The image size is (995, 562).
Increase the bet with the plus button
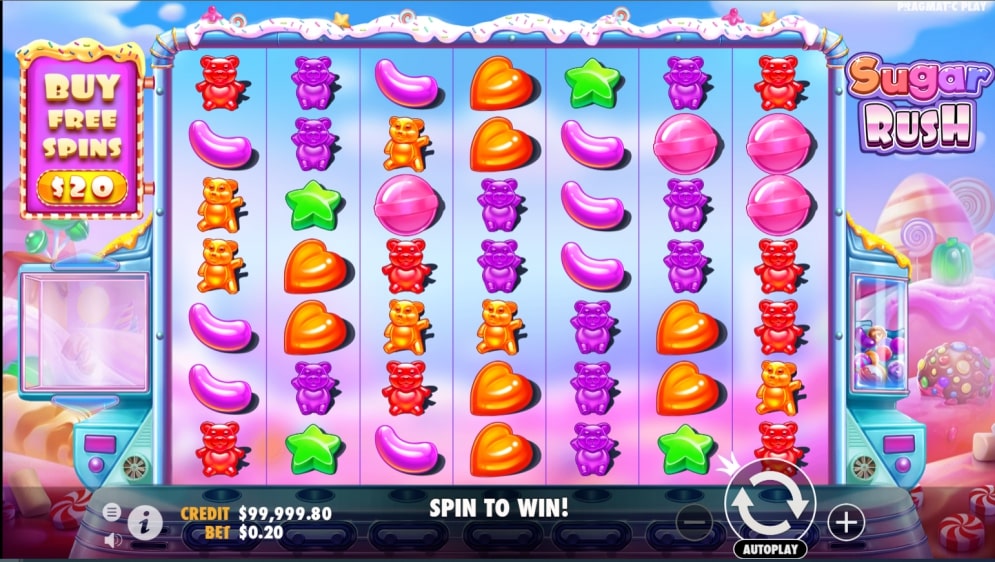coord(846,520)
